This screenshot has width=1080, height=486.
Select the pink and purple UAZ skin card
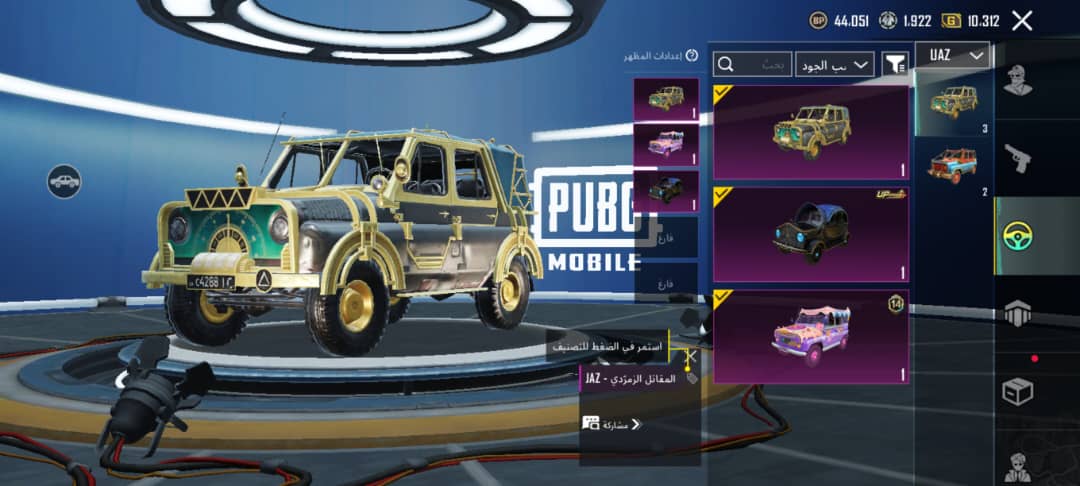(810, 336)
